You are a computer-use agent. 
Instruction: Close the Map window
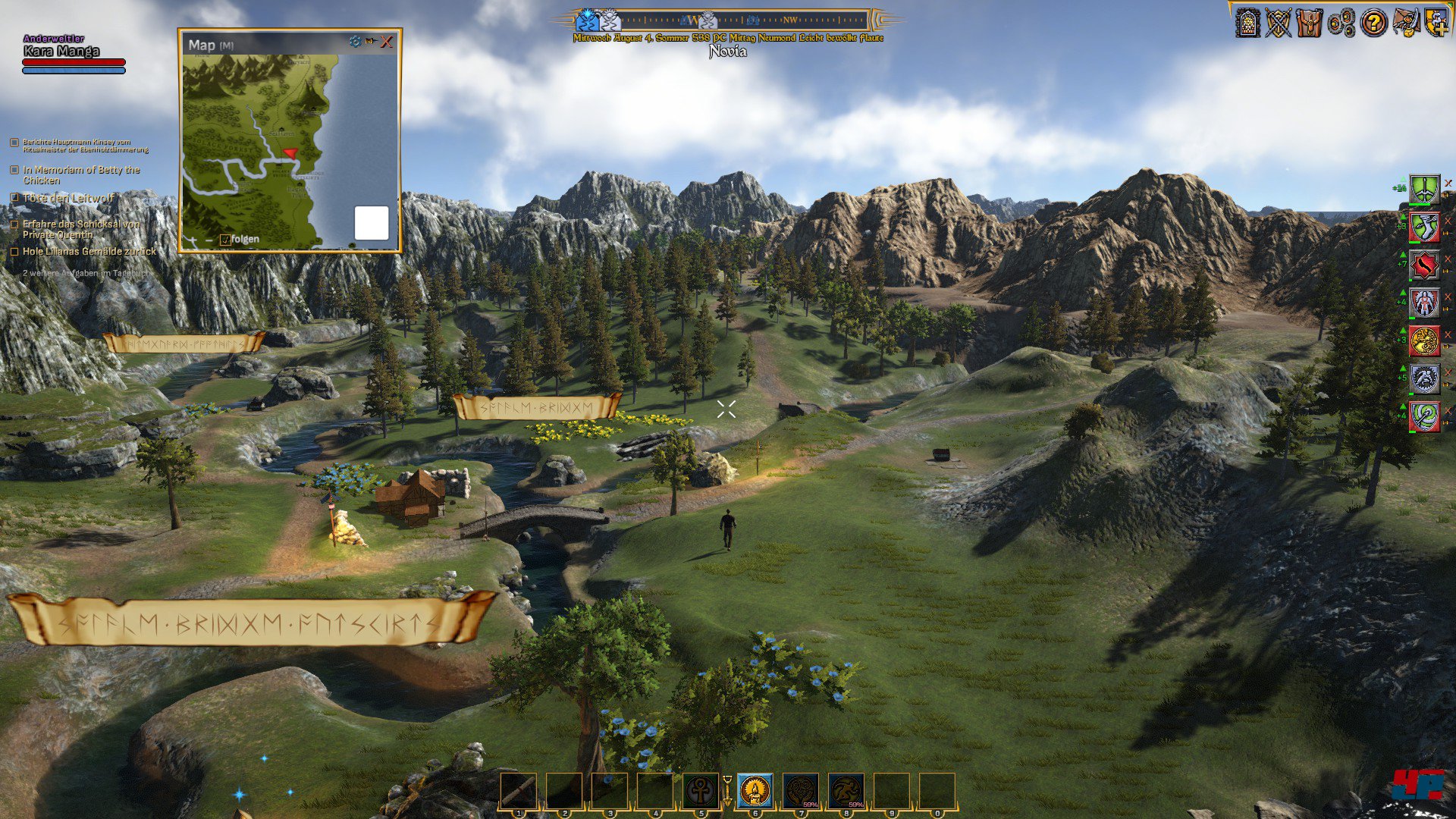[387, 42]
